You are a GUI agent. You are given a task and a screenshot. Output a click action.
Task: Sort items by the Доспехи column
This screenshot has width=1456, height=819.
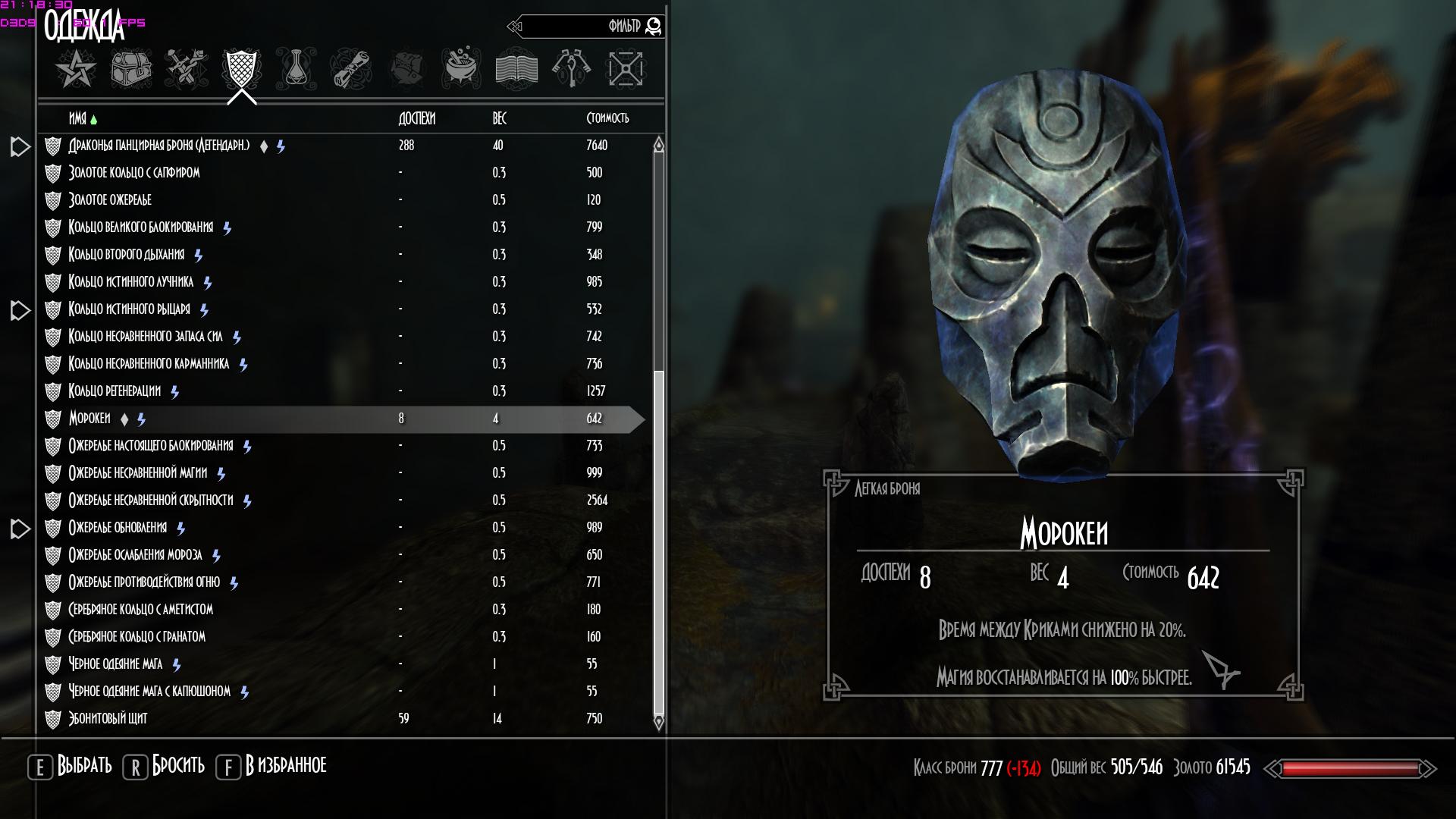416,119
